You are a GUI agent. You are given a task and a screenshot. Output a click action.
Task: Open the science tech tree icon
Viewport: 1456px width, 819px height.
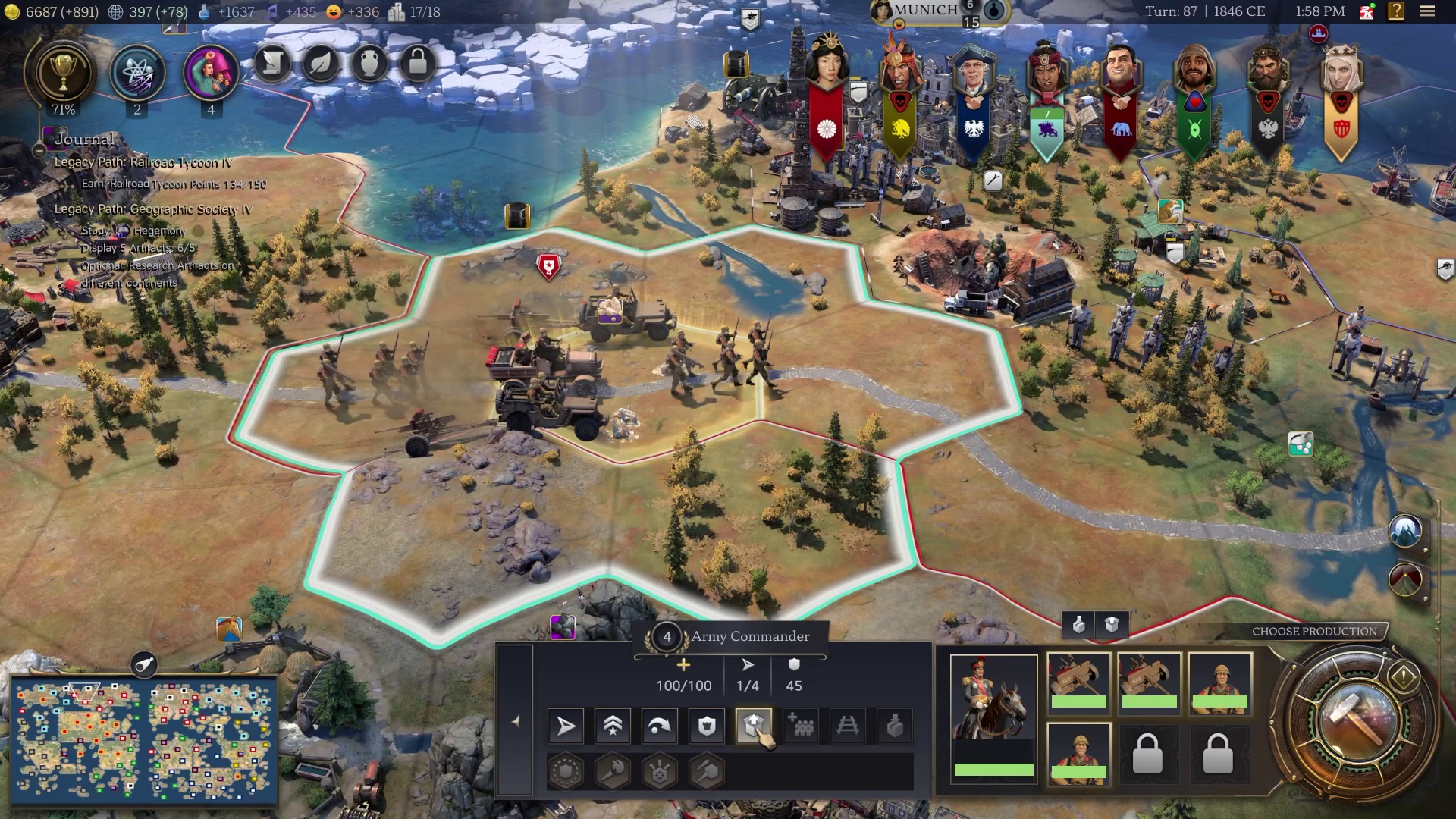pyautogui.click(x=137, y=74)
